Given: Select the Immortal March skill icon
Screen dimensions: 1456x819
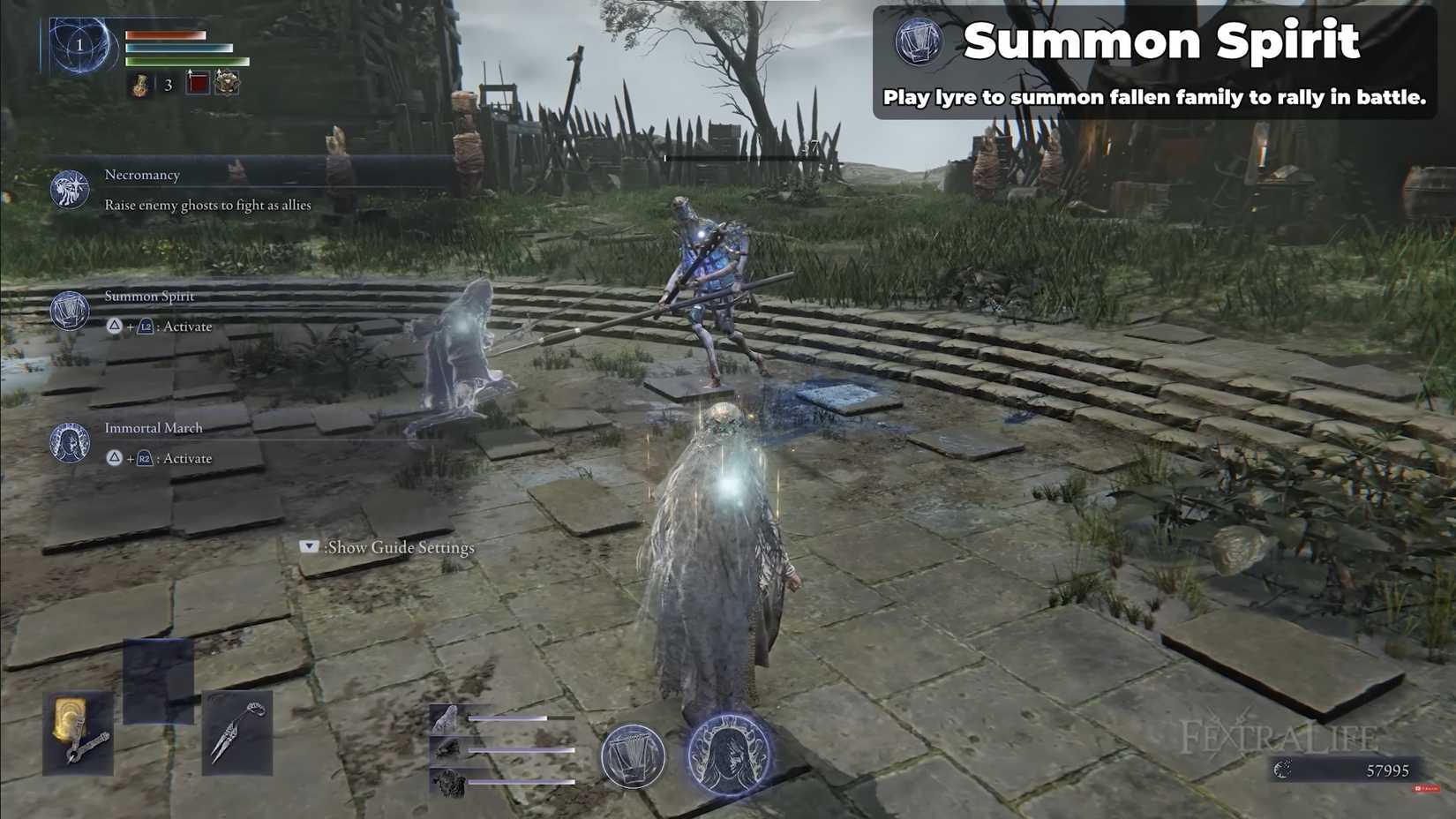Looking at the screenshot, I should (69, 442).
